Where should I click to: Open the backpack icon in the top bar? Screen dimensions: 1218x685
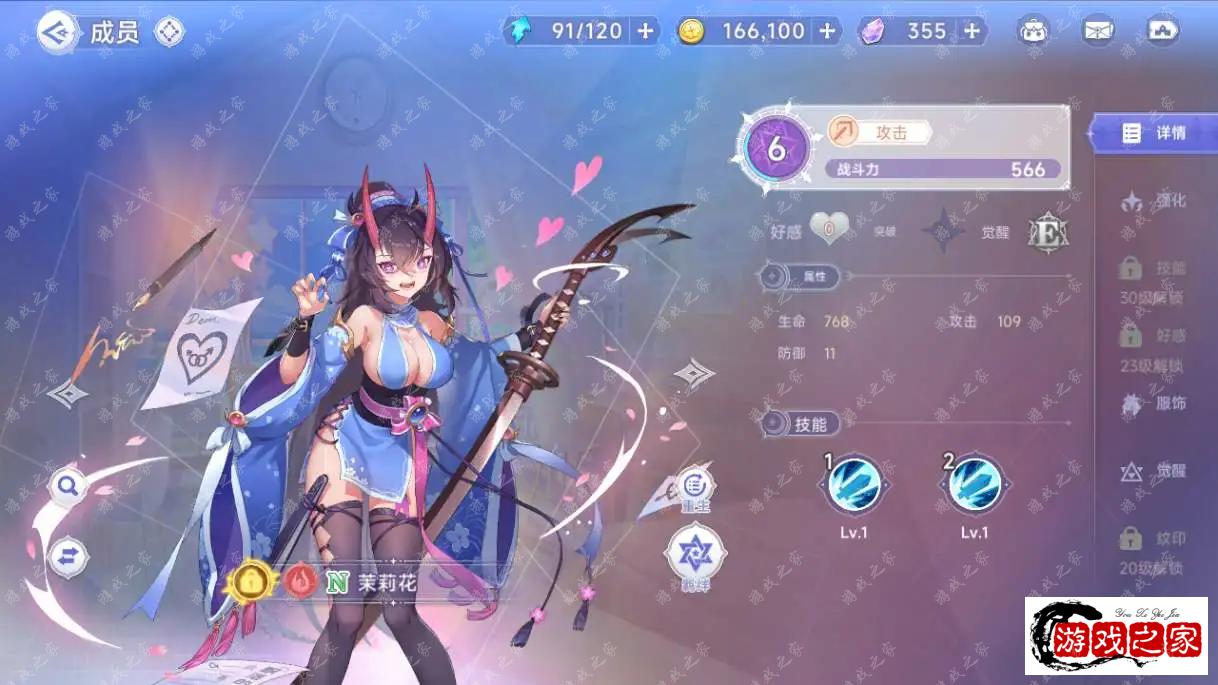pos(1034,31)
